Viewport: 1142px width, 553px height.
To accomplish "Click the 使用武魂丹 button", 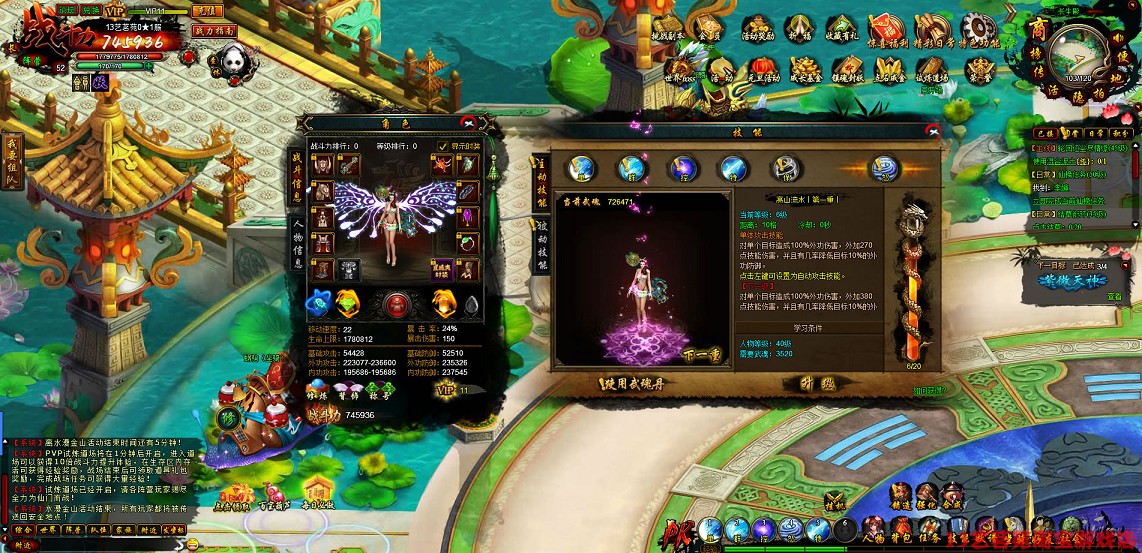I will pos(633,383).
